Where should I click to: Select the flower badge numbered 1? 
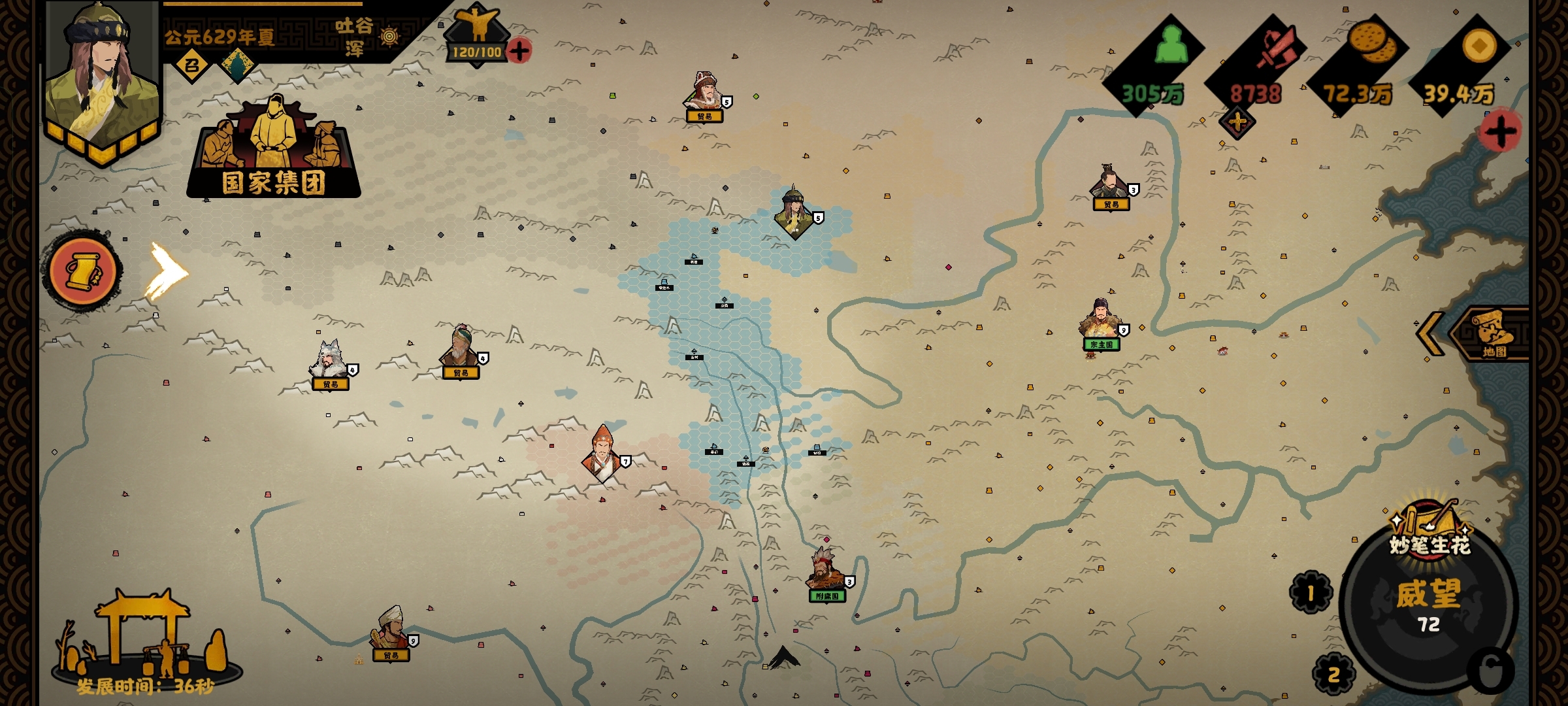[1310, 593]
